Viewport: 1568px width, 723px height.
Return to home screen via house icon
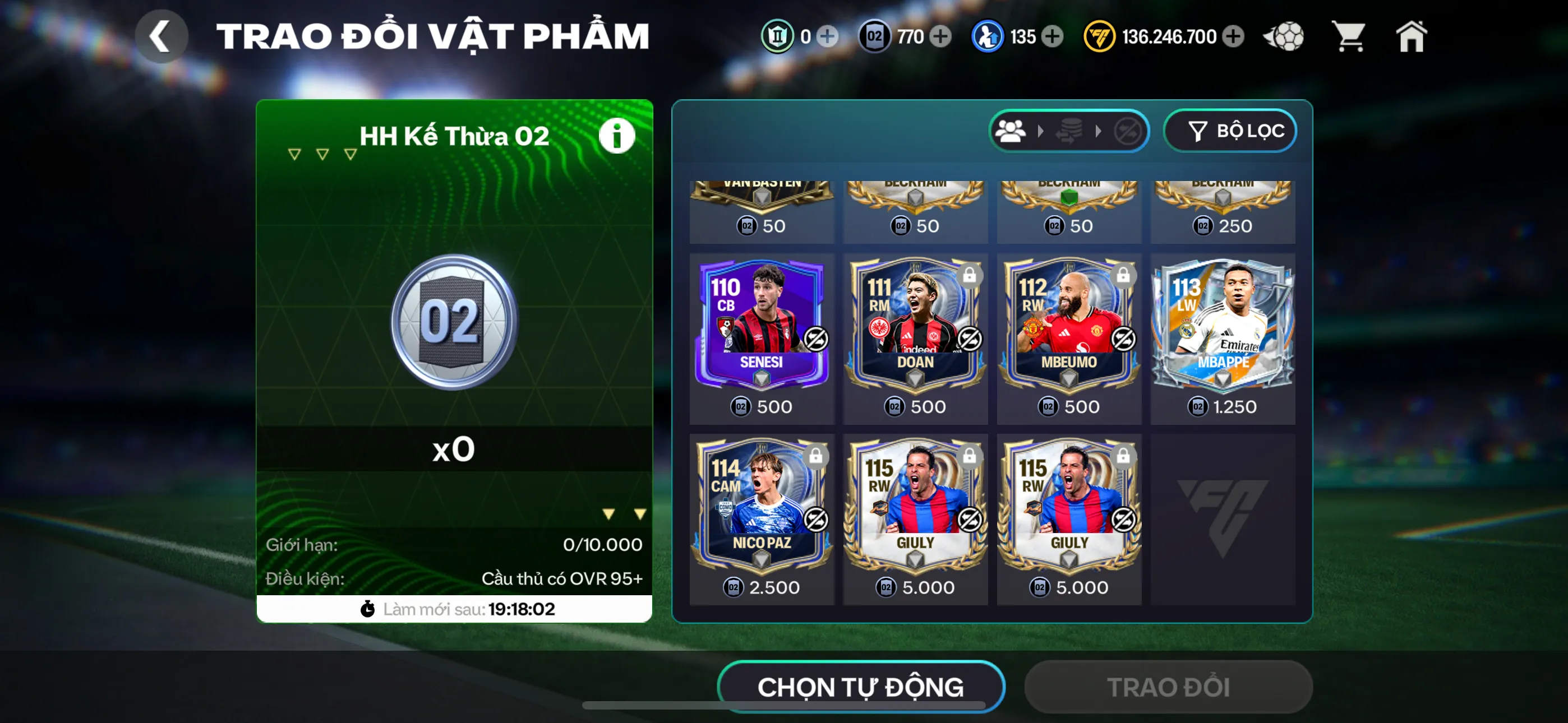tap(1411, 36)
